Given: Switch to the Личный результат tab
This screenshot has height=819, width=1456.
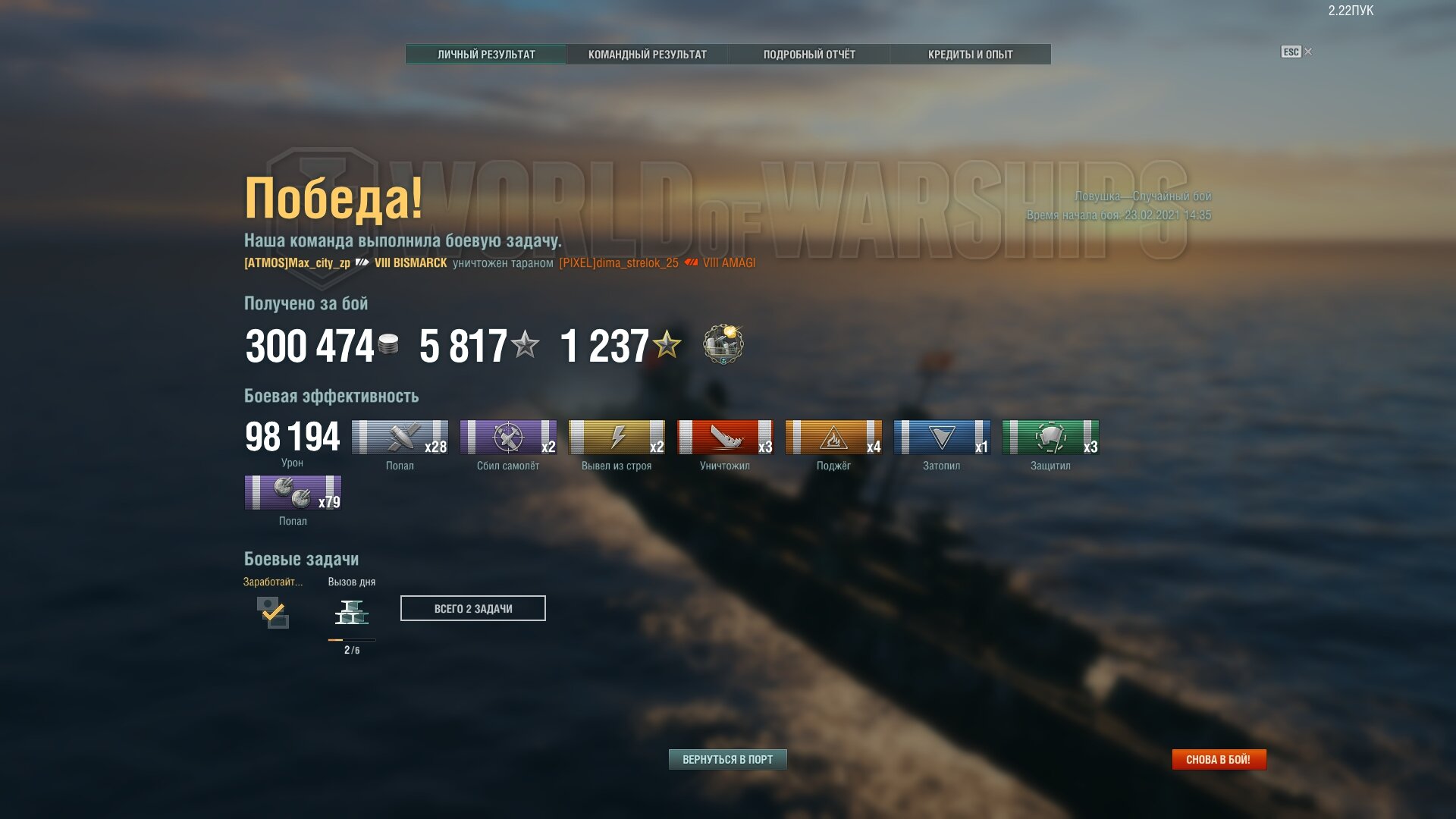Looking at the screenshot, I should 486,55.
